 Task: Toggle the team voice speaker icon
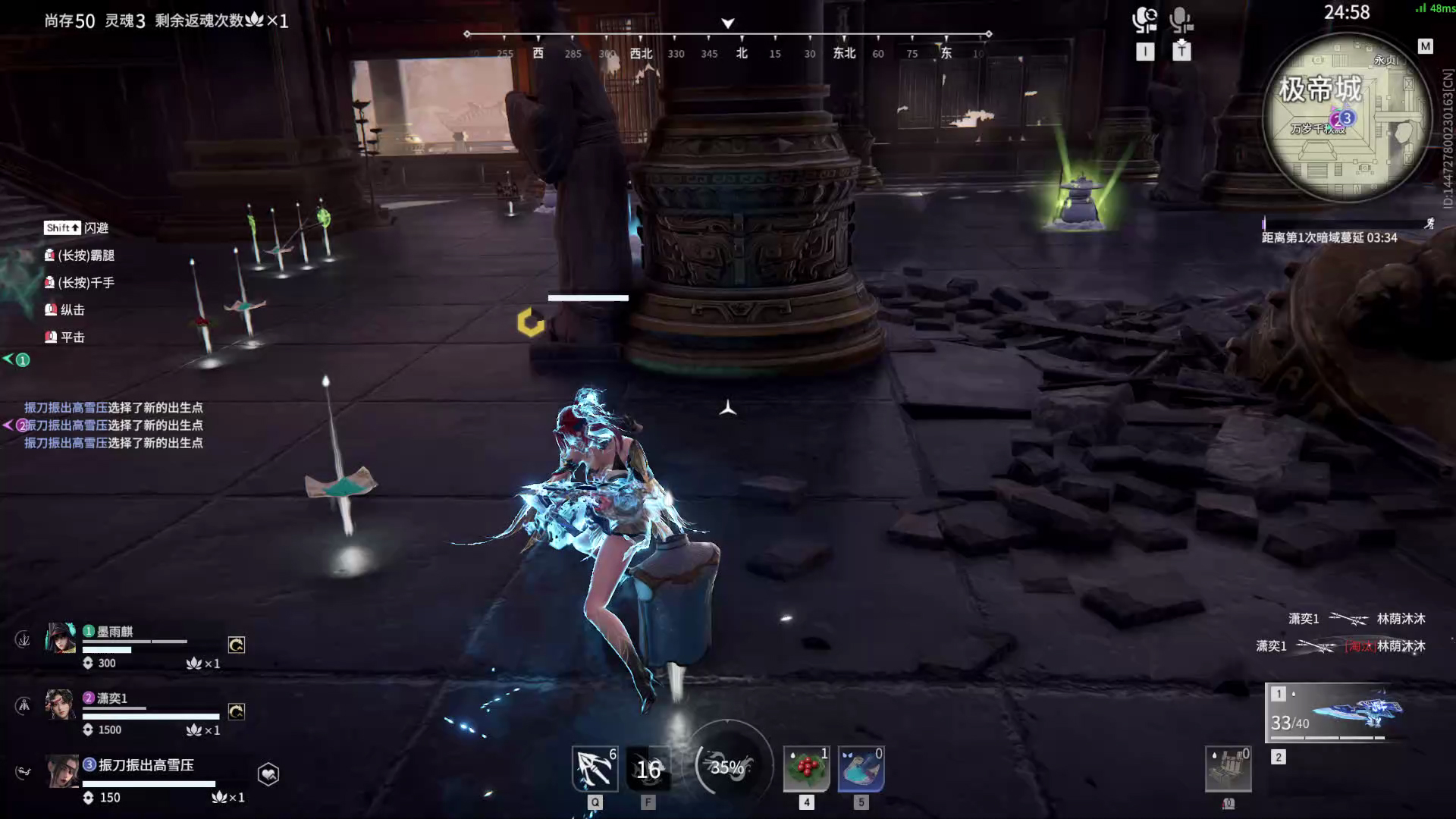coord(1144,20)
